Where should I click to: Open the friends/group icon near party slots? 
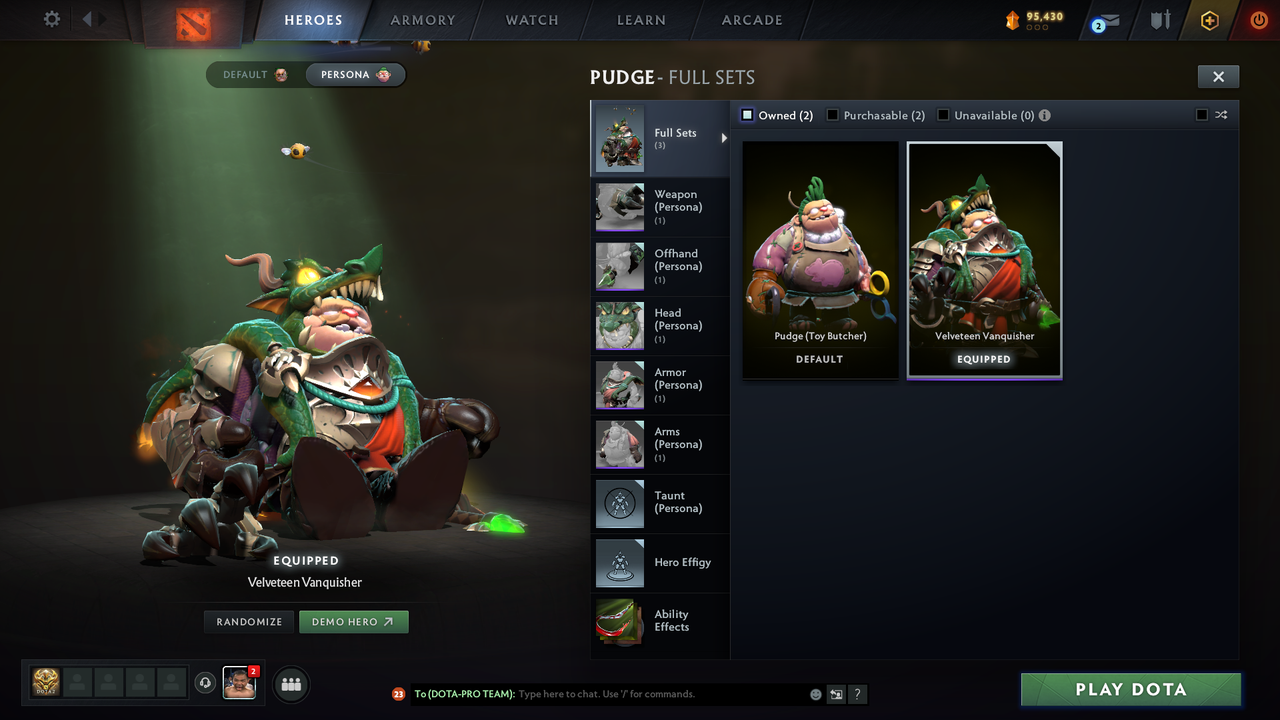tap(290, 684)
